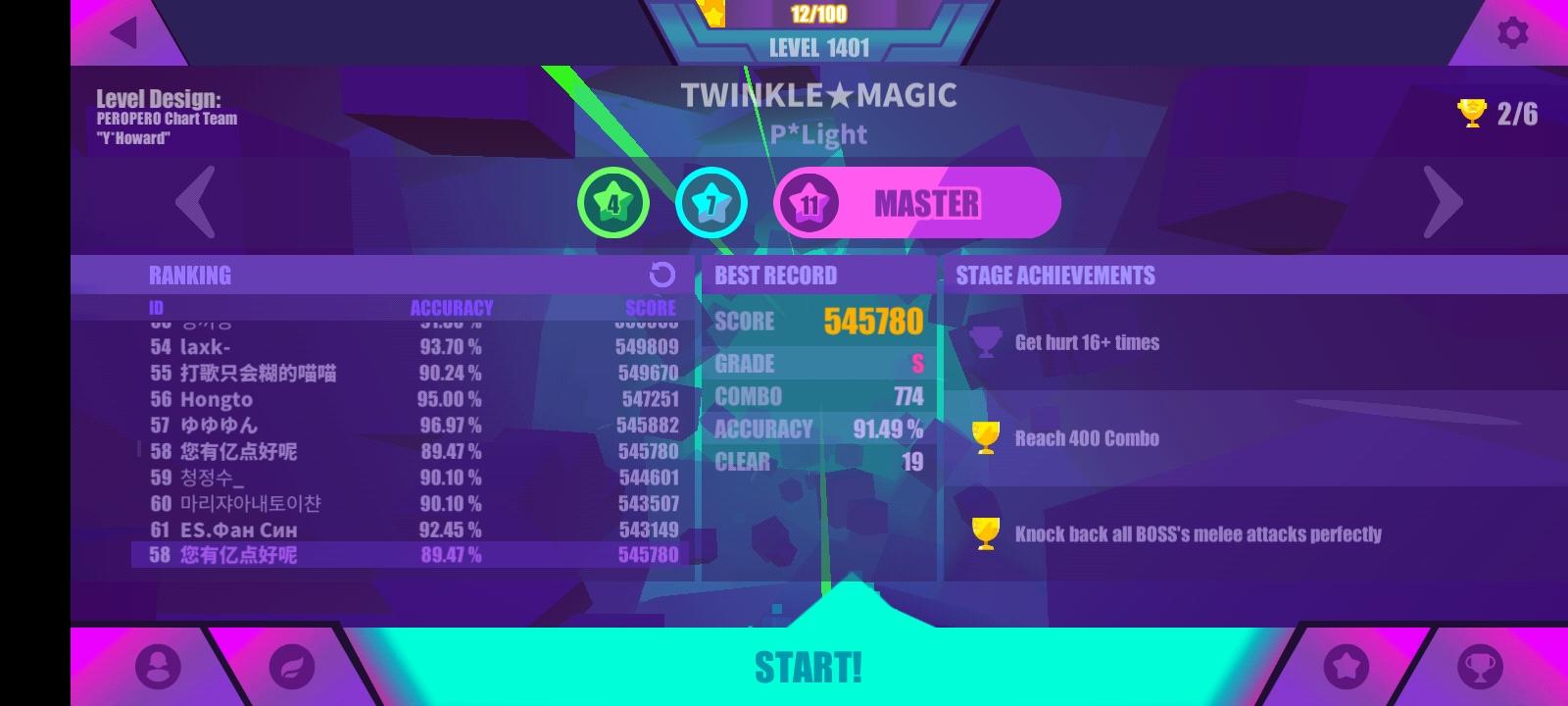
Task: Select the highlighted ranking row for rank 58
Action: pyautogui.click(x=412, y=555)
